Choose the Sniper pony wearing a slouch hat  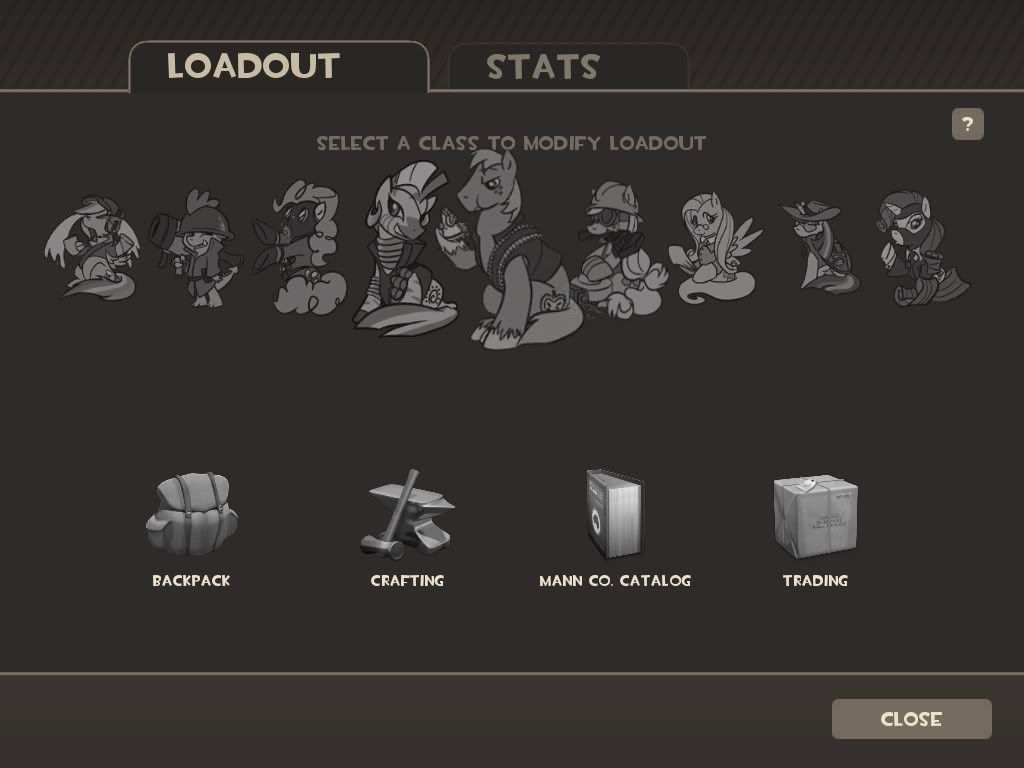tap(815, 245)
